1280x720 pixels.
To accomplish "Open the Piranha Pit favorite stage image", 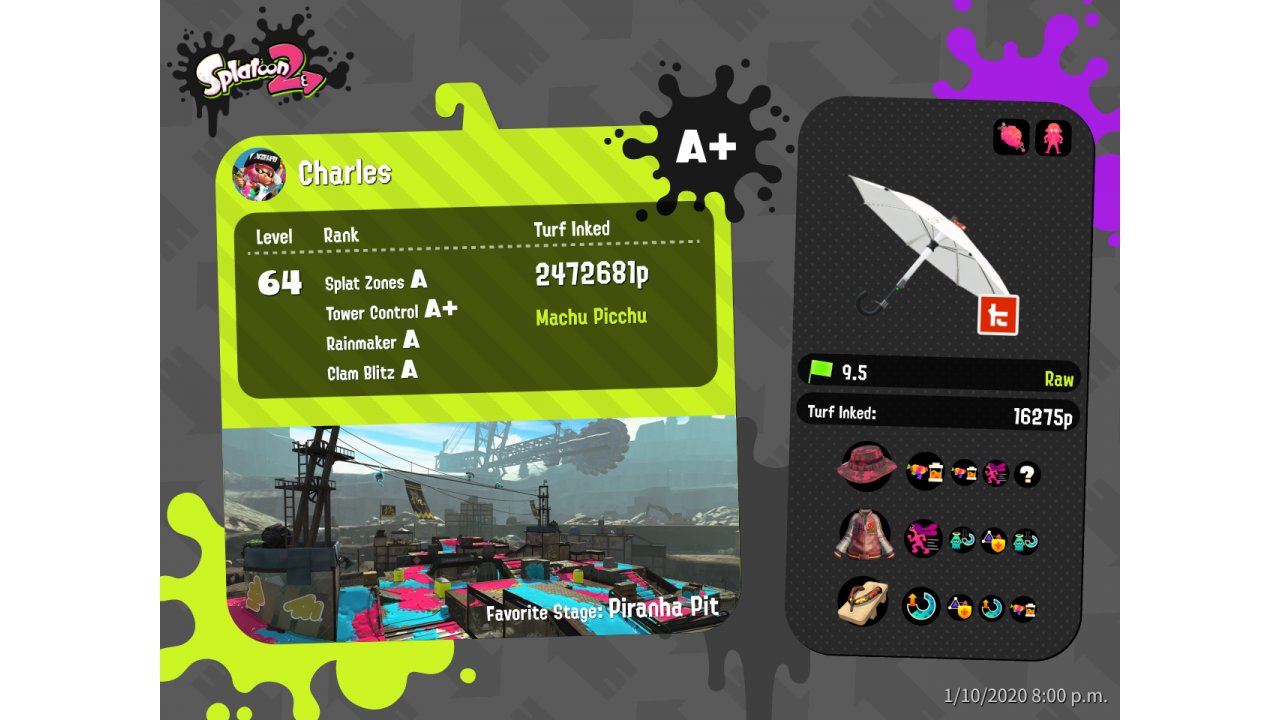I will point(480,530).
